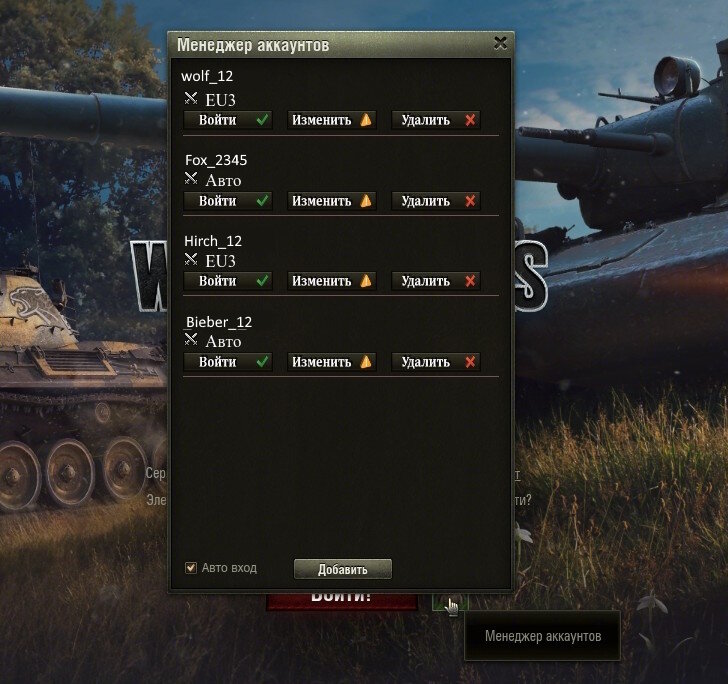Edit the wolf_12 account entry
This screenshot has height=684, width=728.
tap(332, 120)
